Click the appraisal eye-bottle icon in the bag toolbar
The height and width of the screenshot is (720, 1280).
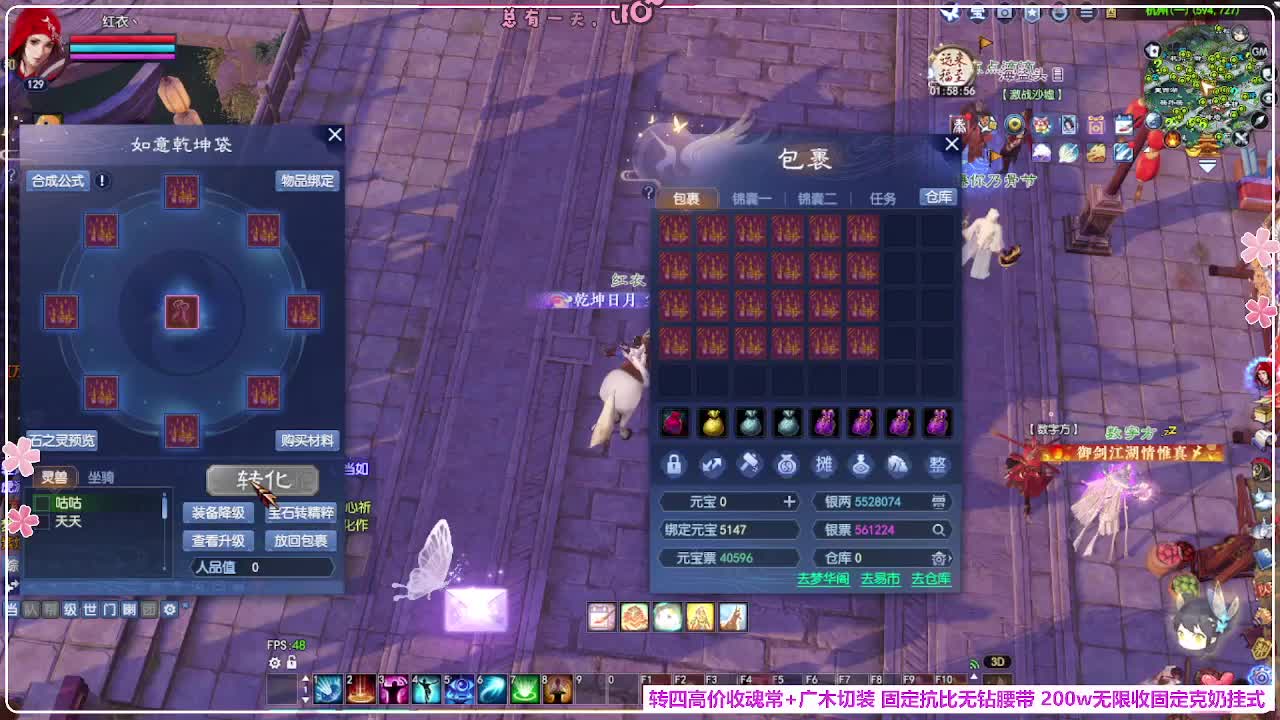[x=862, y=465]
